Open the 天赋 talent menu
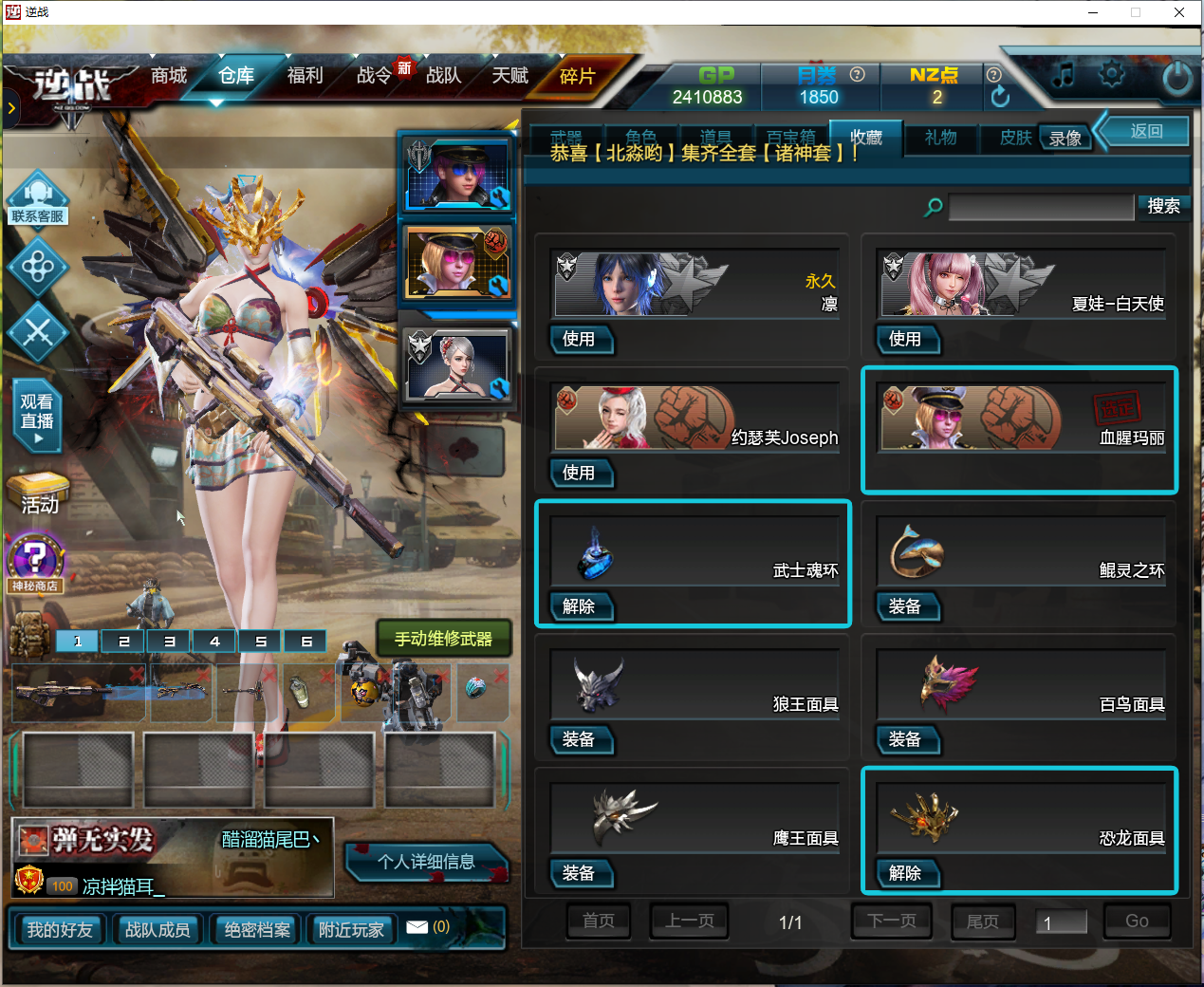This screenshot has width=1204, height=987. pyautogui.click(x=509, y=76)
